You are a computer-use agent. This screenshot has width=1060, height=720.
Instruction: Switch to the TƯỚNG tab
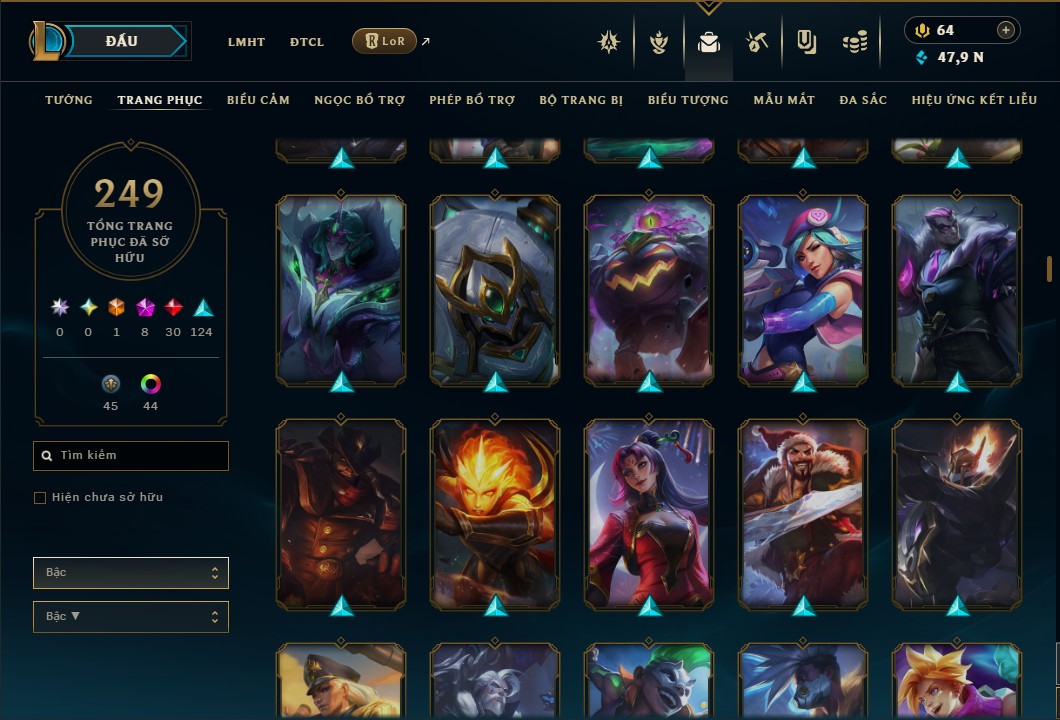tap(69, 100)
